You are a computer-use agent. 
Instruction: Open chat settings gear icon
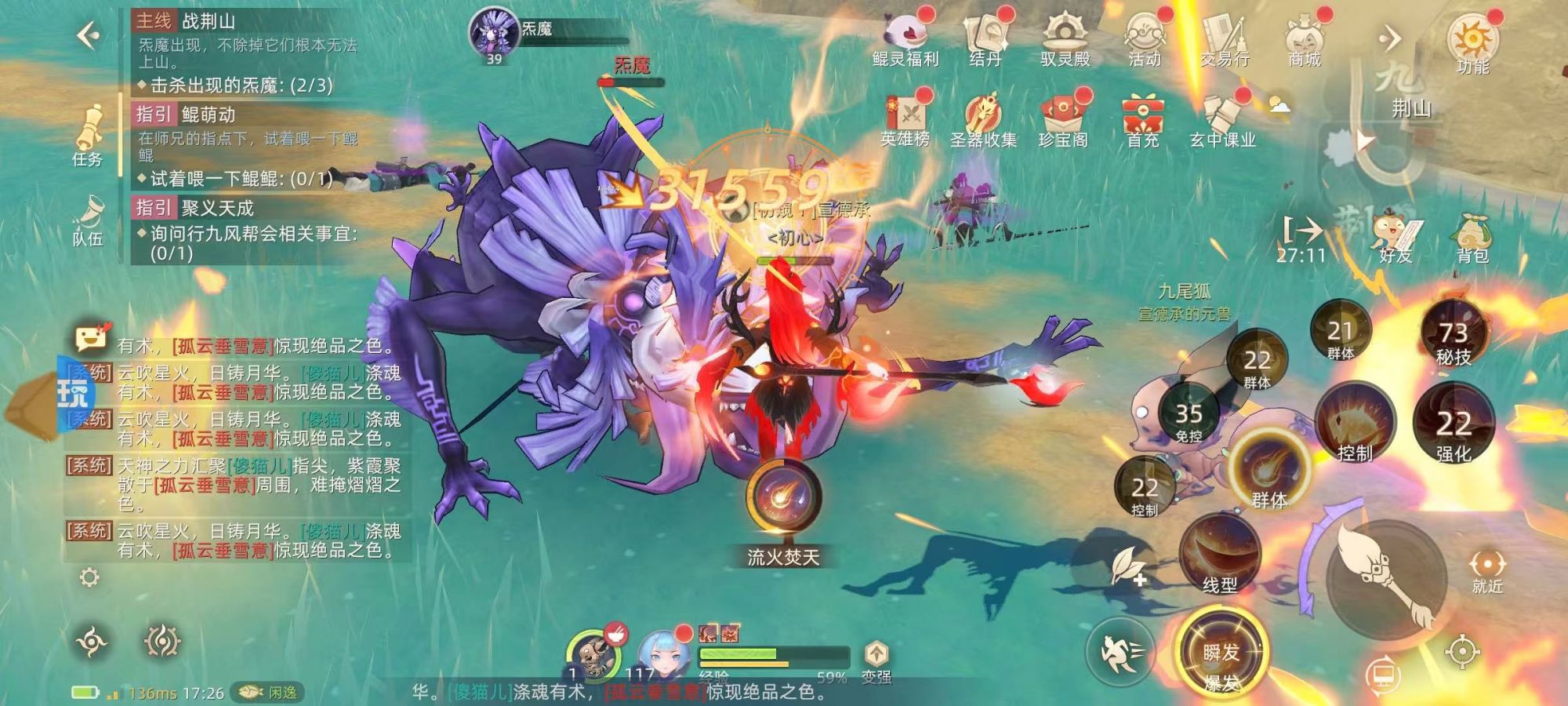[90, 578]
